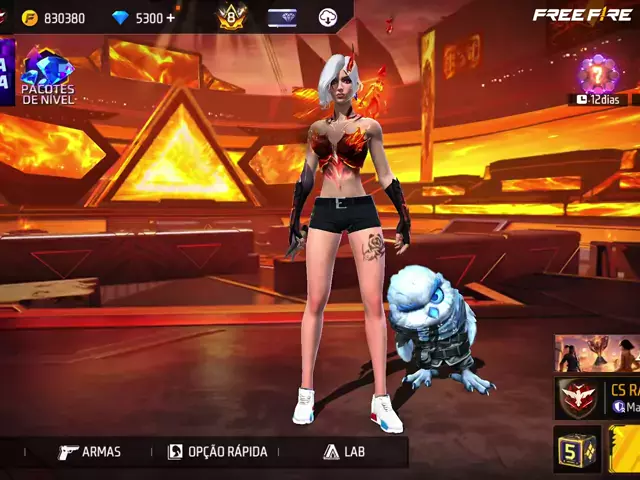Tap the plus sign beside the diamond balance
Screen dimensions: 640x480
tap(171, 18)
